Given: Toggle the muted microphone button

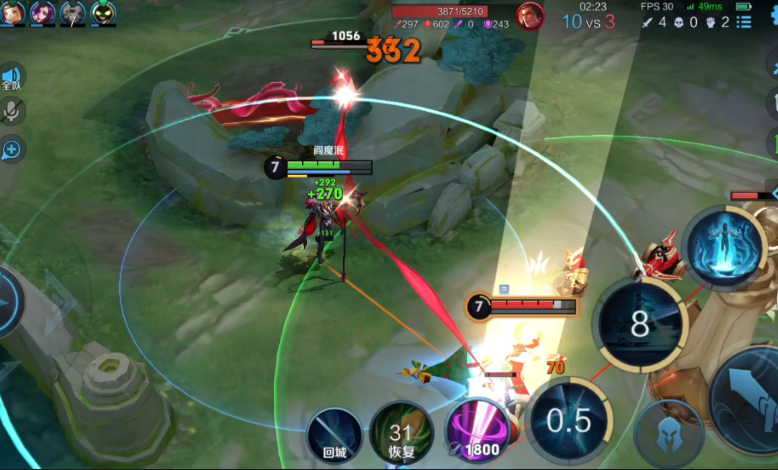Looking at the screenshot, I should [x=12, y=113].
